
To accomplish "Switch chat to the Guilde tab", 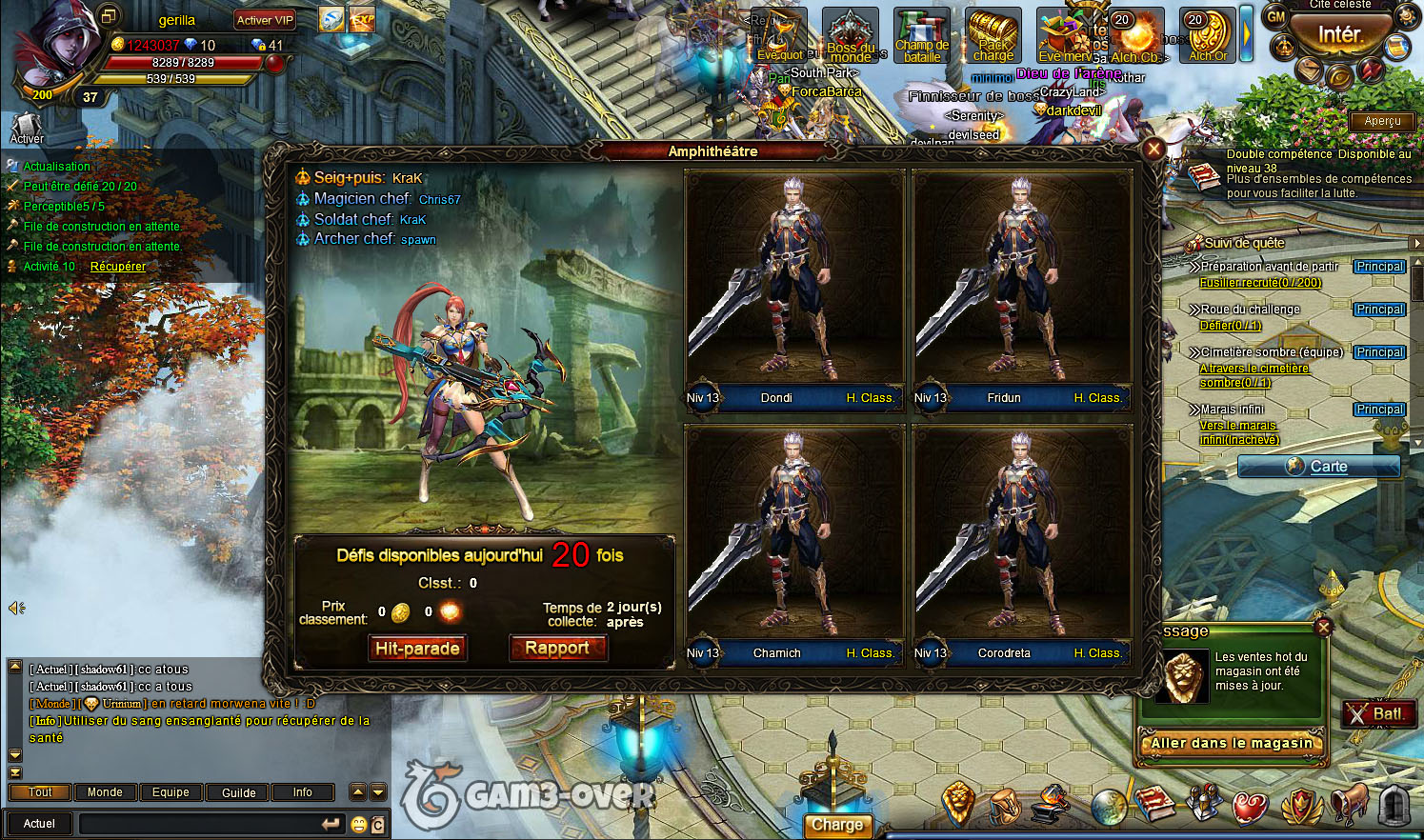I will [x=238, y=792].
